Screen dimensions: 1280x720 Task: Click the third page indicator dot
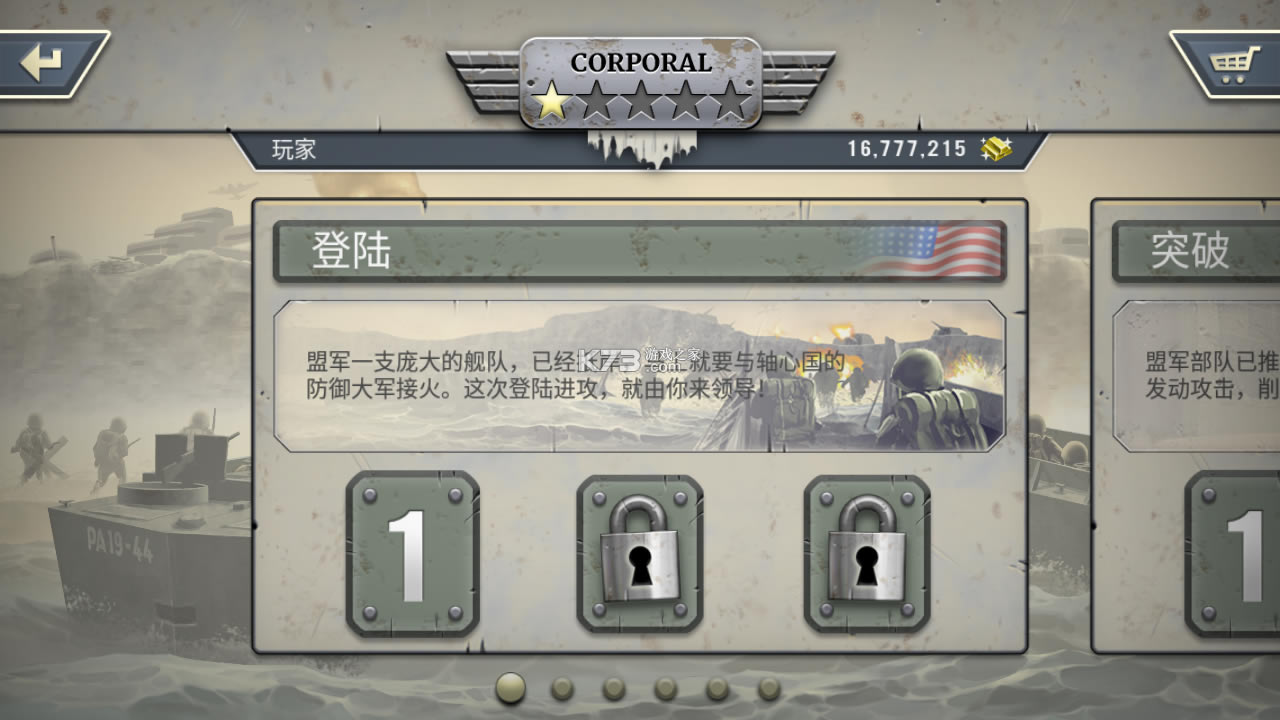click(613, 690)
